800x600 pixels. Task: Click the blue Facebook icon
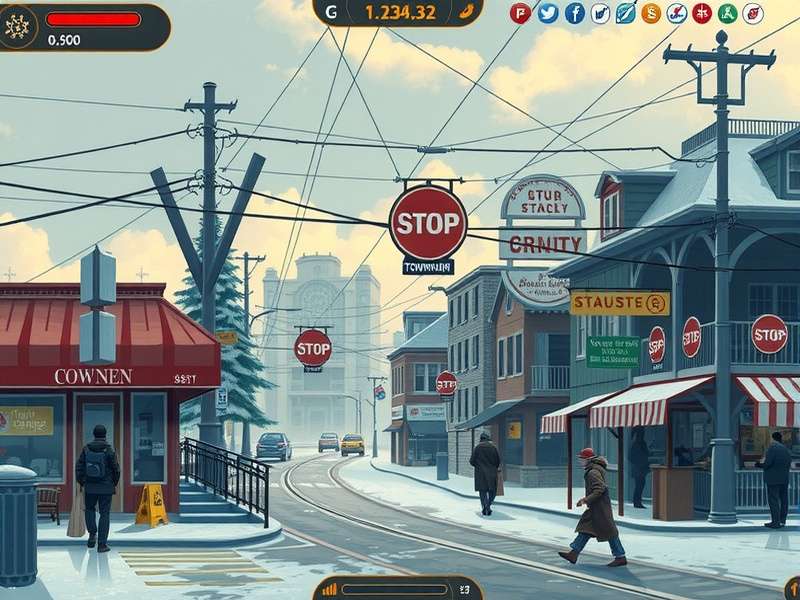[x=574, y=13]
